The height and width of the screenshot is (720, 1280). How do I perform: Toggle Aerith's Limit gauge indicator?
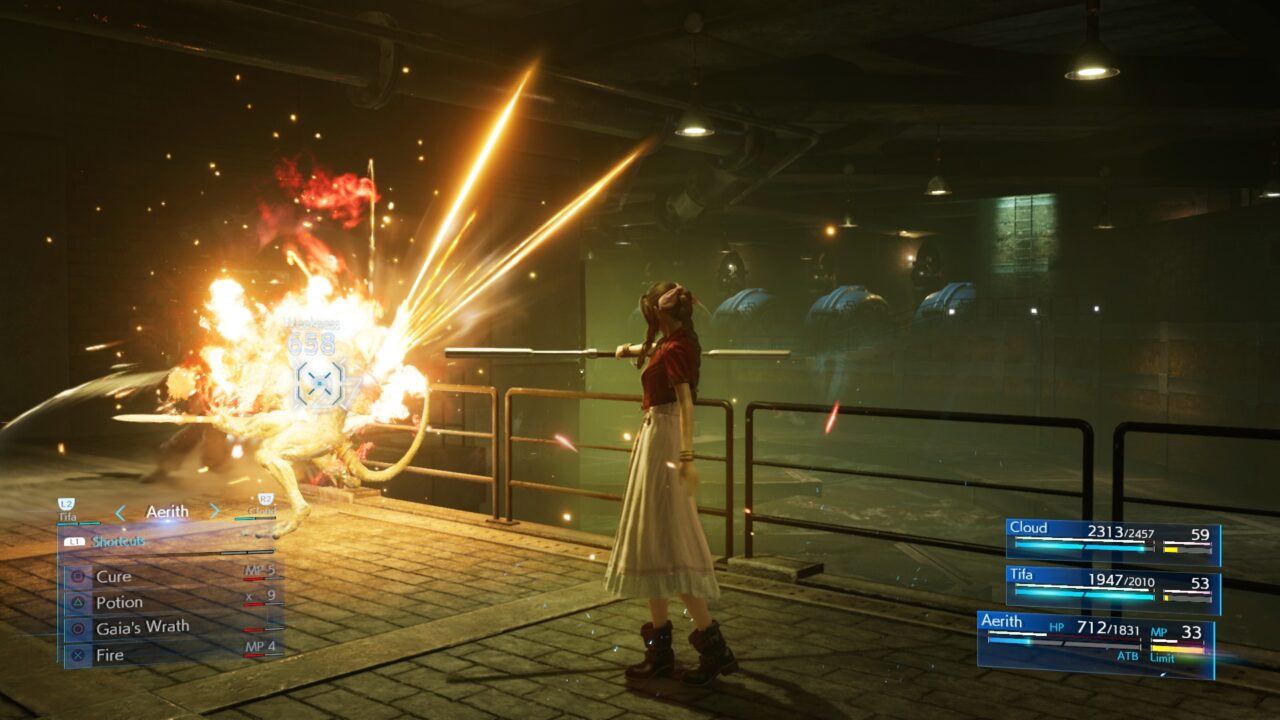(x=1175, y=647)
